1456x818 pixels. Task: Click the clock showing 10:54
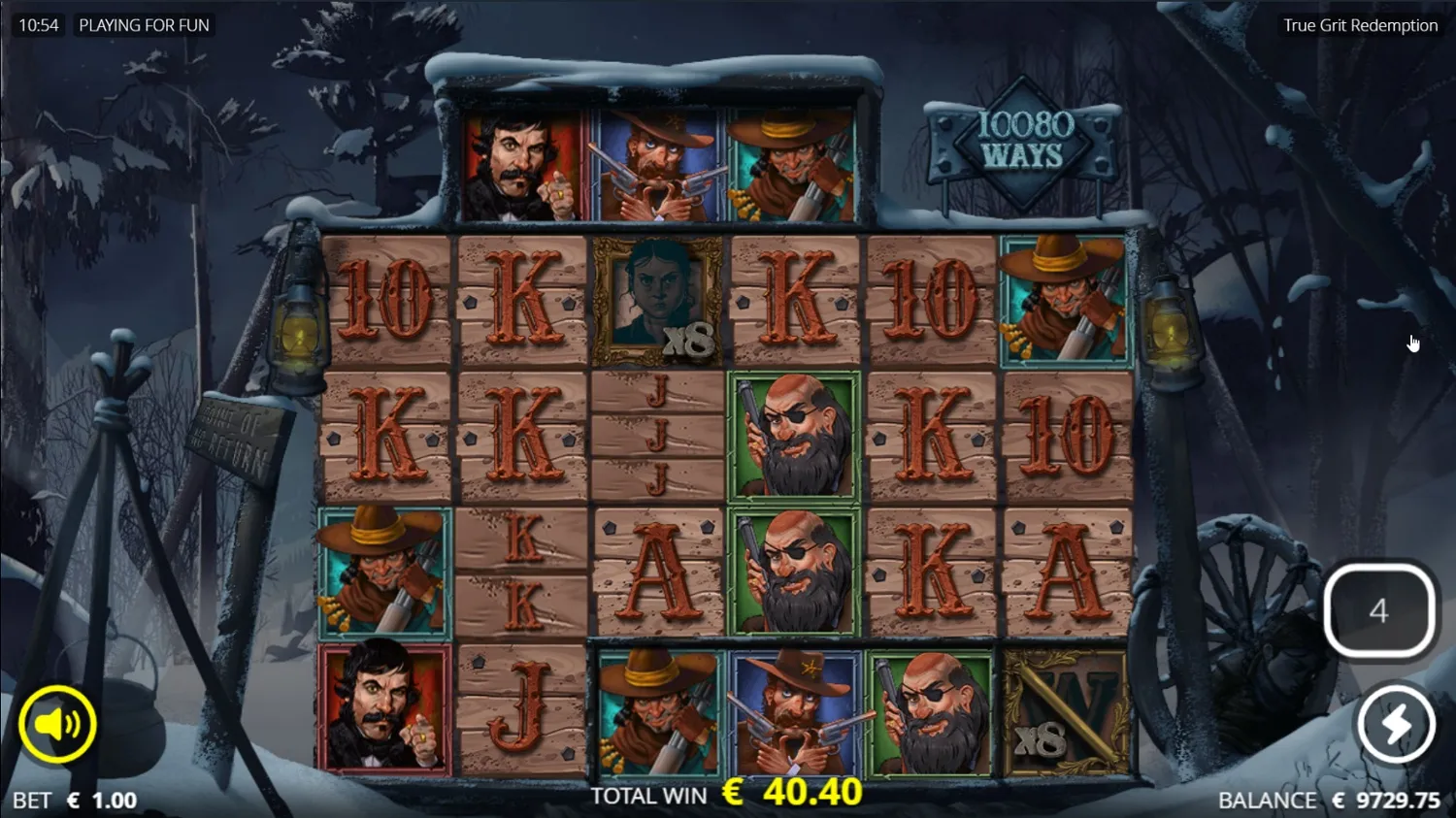[x=40, y=25]
